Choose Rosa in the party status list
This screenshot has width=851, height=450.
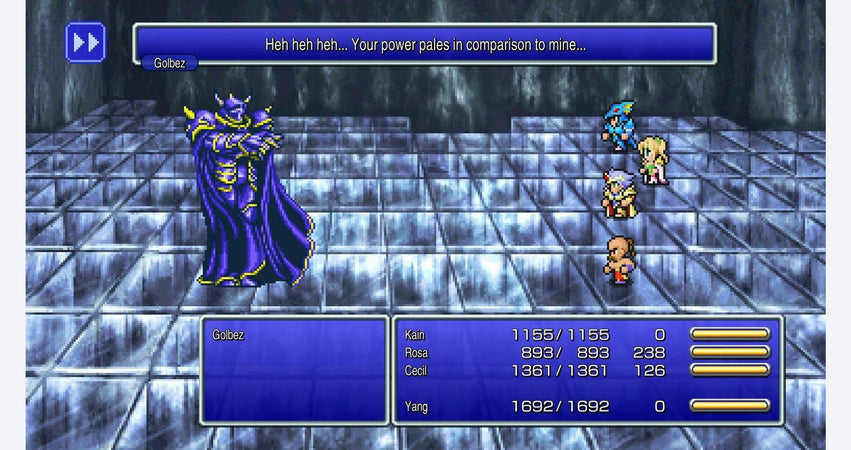[x=587, y=352]
